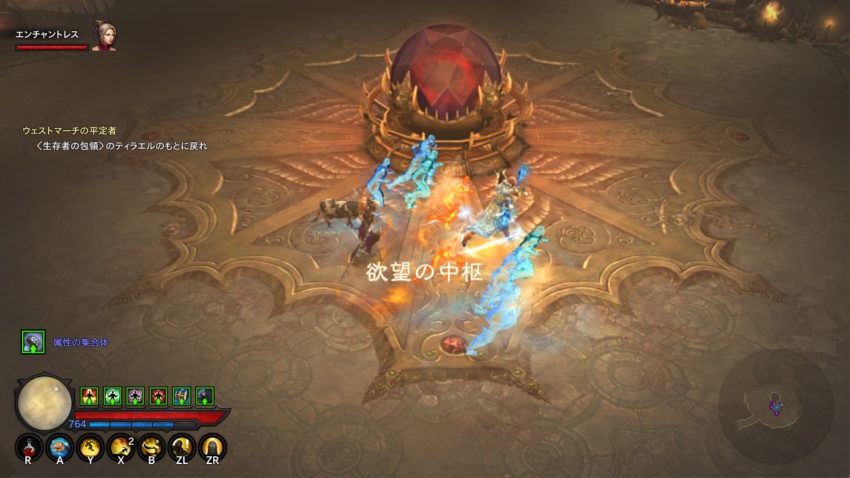850x478 pixels.
Task: Inspect the teal-green figure buff icon
Action: (x=112, y=396)
